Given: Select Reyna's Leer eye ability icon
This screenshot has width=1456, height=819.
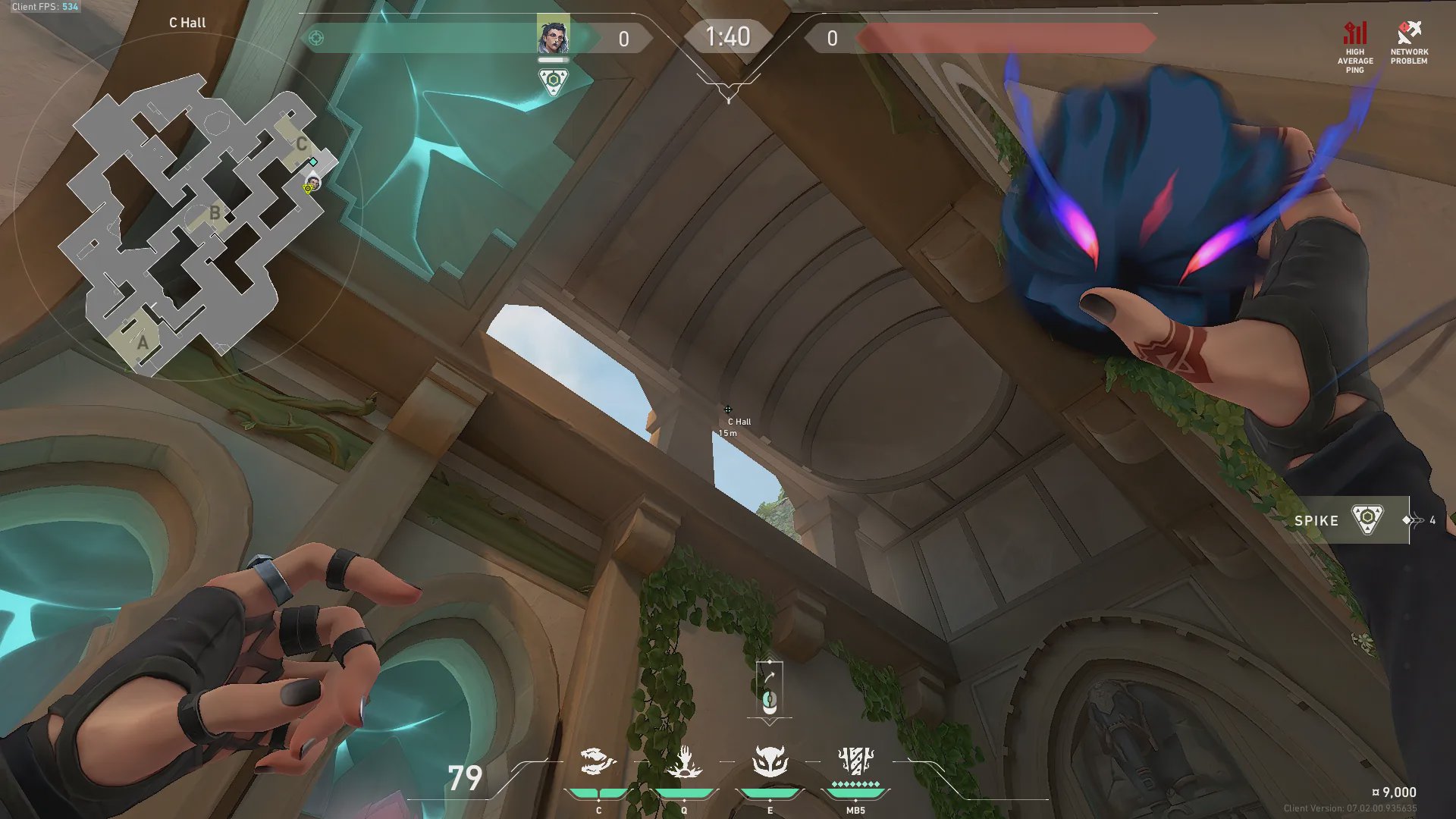Looking at the screenshot, I should (x=598, y=761).
